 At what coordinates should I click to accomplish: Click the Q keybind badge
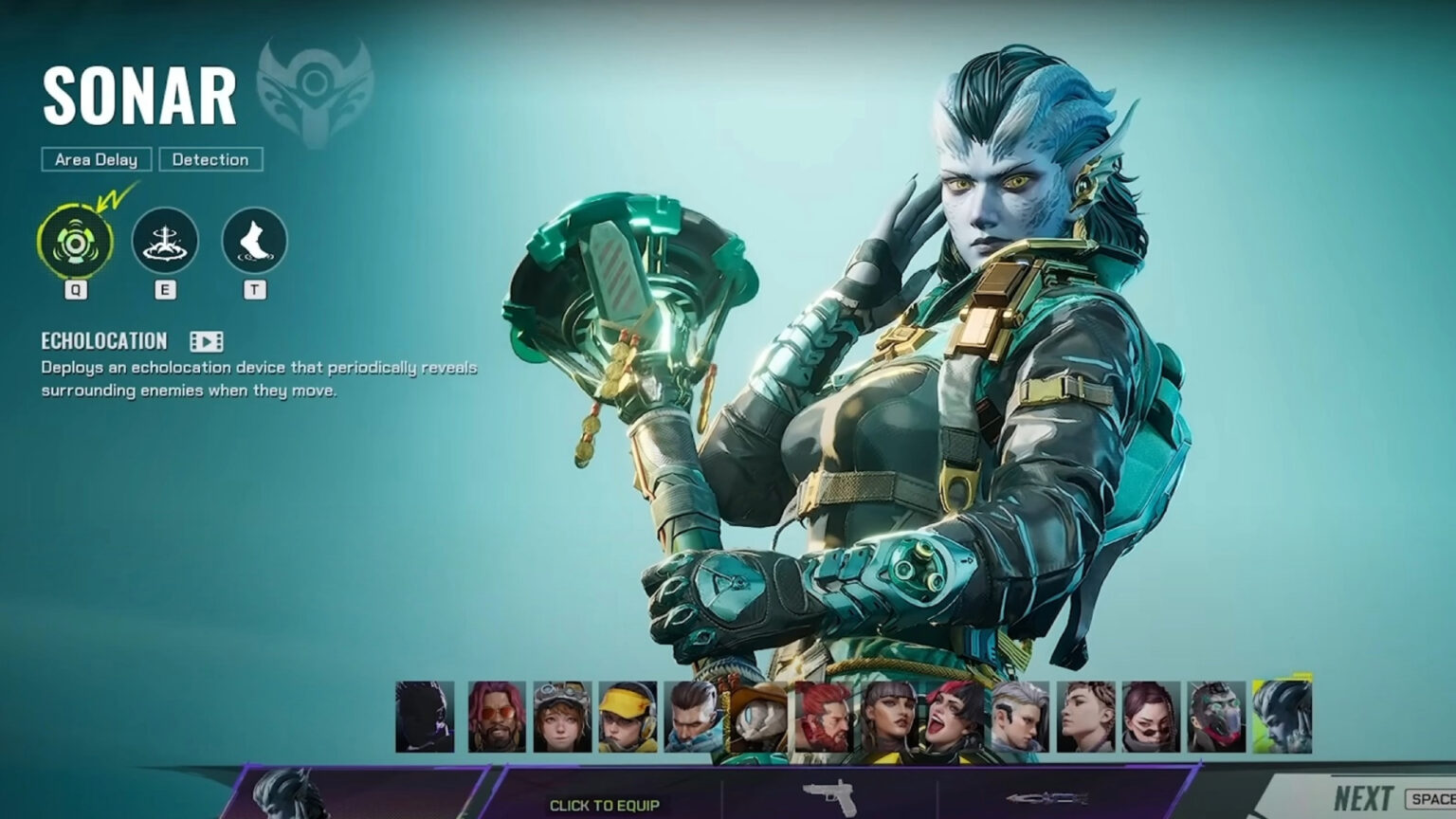pyautogui.click(x=76, y=291)
